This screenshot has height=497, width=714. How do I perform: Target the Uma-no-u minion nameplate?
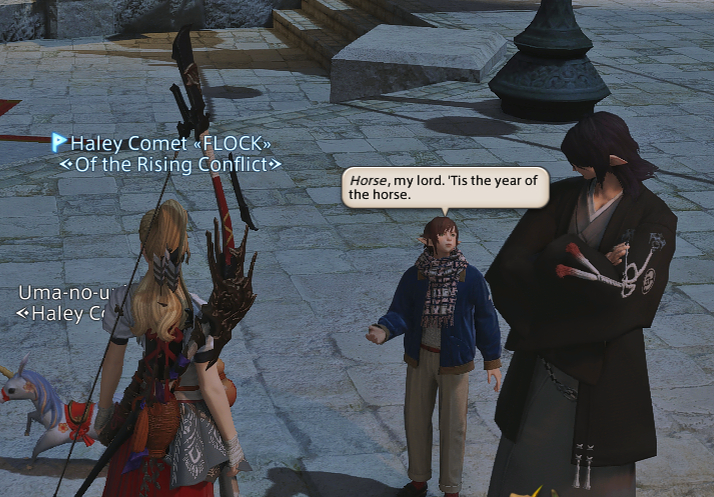tap(60, 293)
